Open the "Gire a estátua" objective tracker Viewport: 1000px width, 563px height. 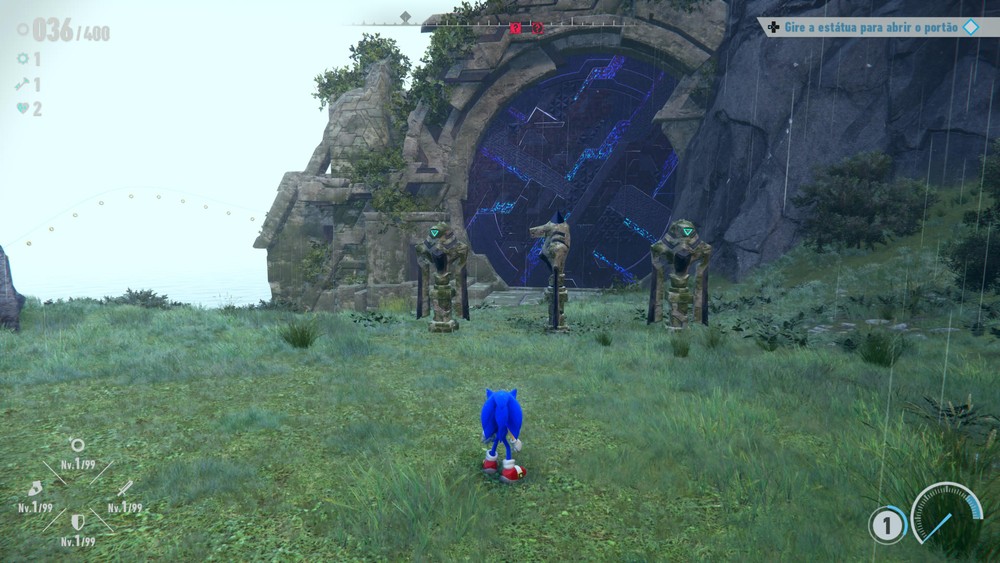click(867, 27)
